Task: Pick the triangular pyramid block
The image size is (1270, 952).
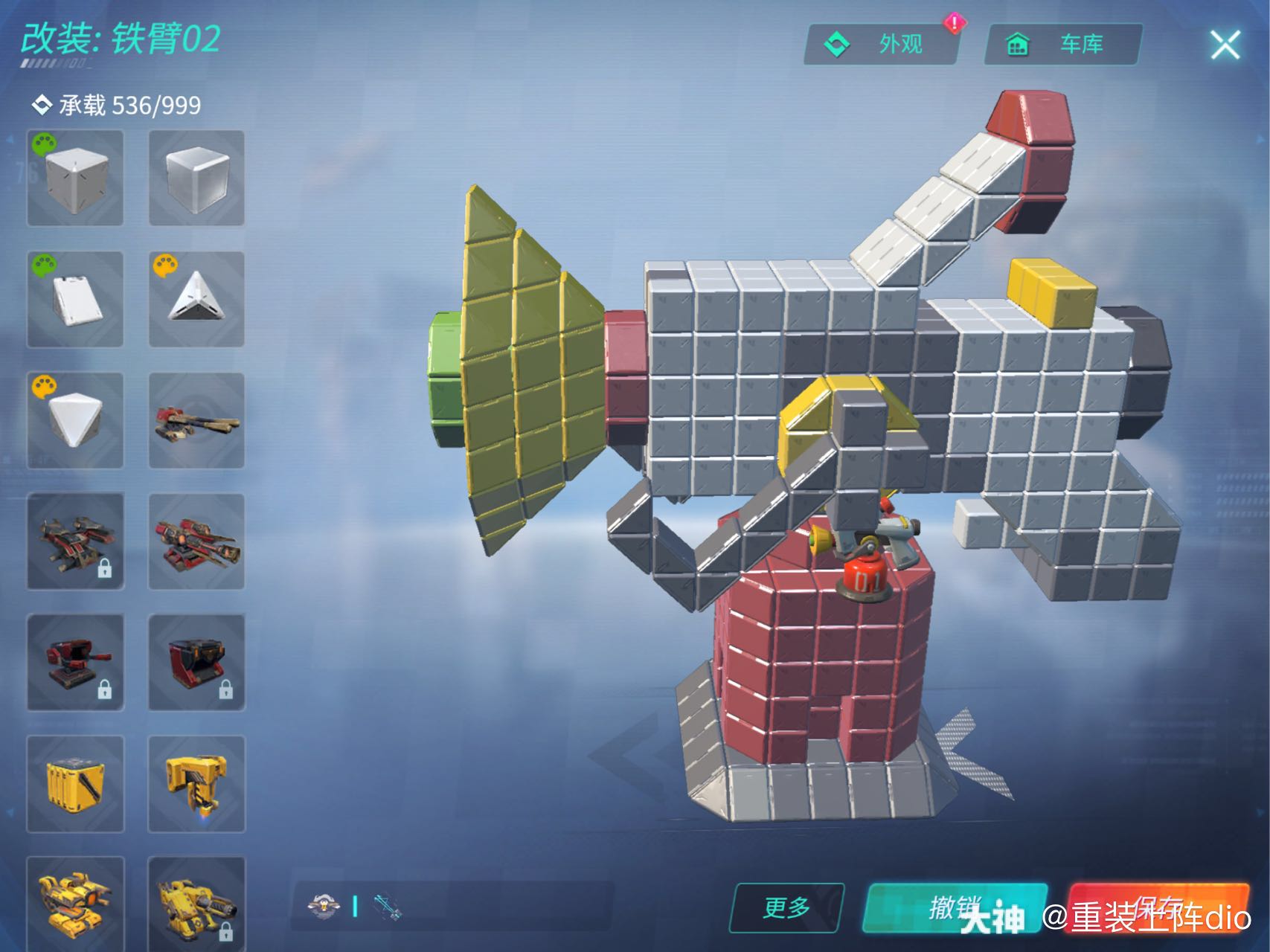Action: point(196,300)
